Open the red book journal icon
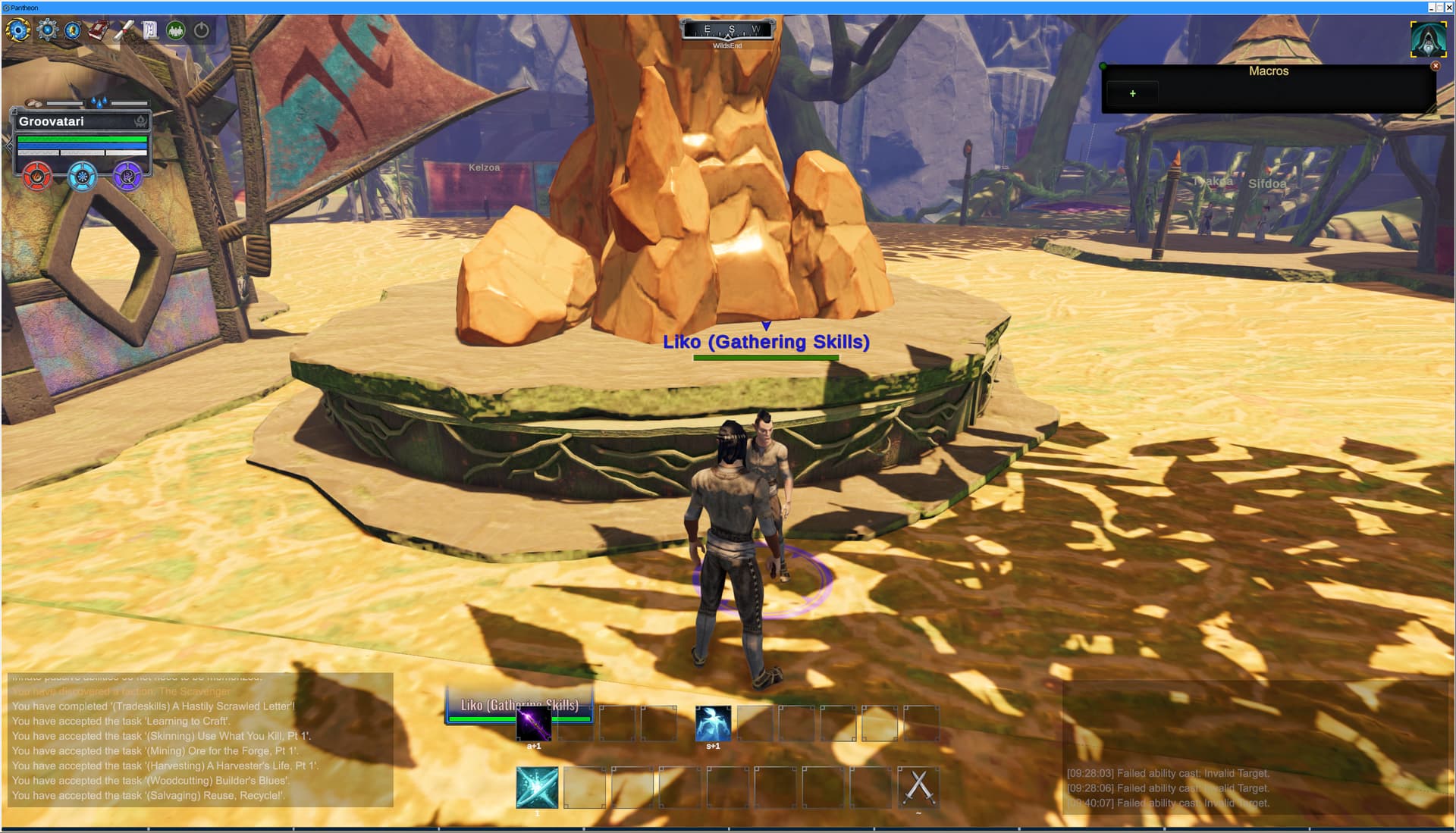The height and width of the screenshot is (833, 1456). 99,30
